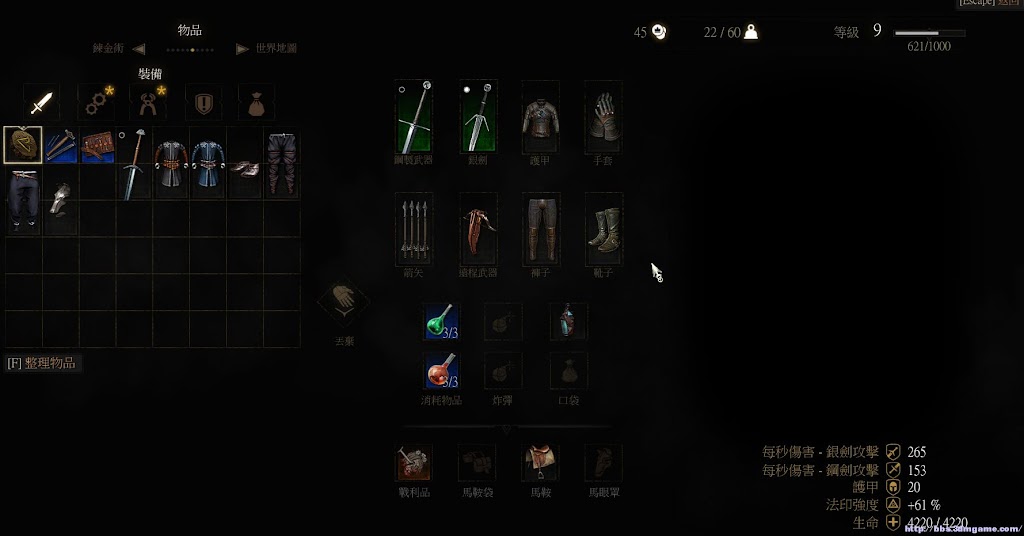This screenshot has height=536, width=1024.
Task: Select the highlighted medallion trophy item
Action: click(23, 145)
